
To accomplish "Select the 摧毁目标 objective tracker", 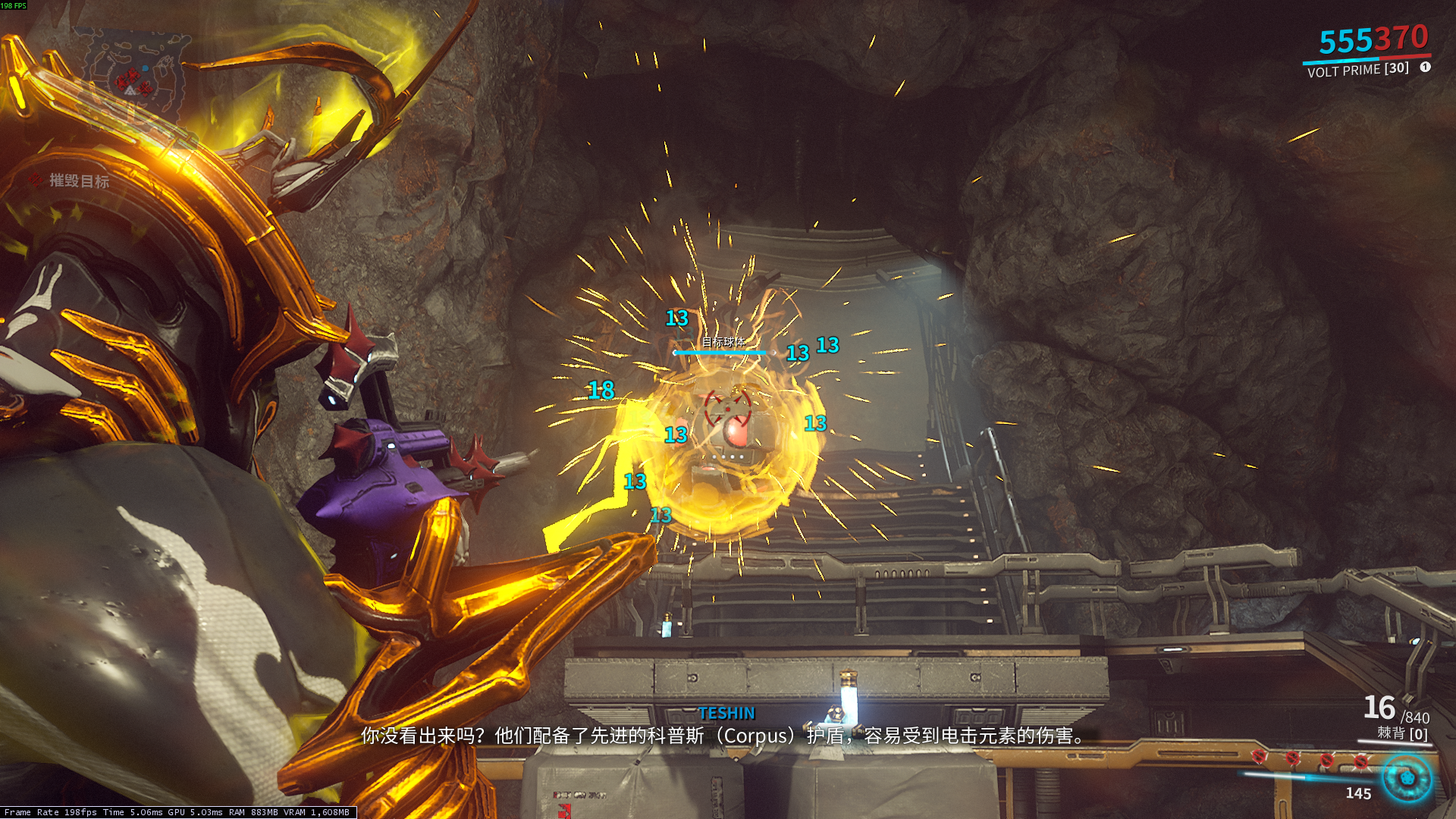I will (79, 180).
